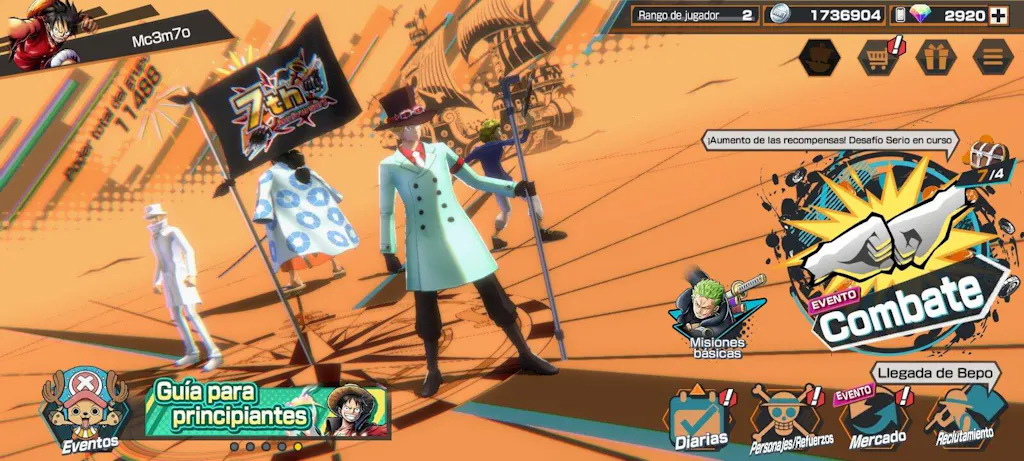
Task: Tap the Chopper Eventos icon
Action: coord(82,410)
